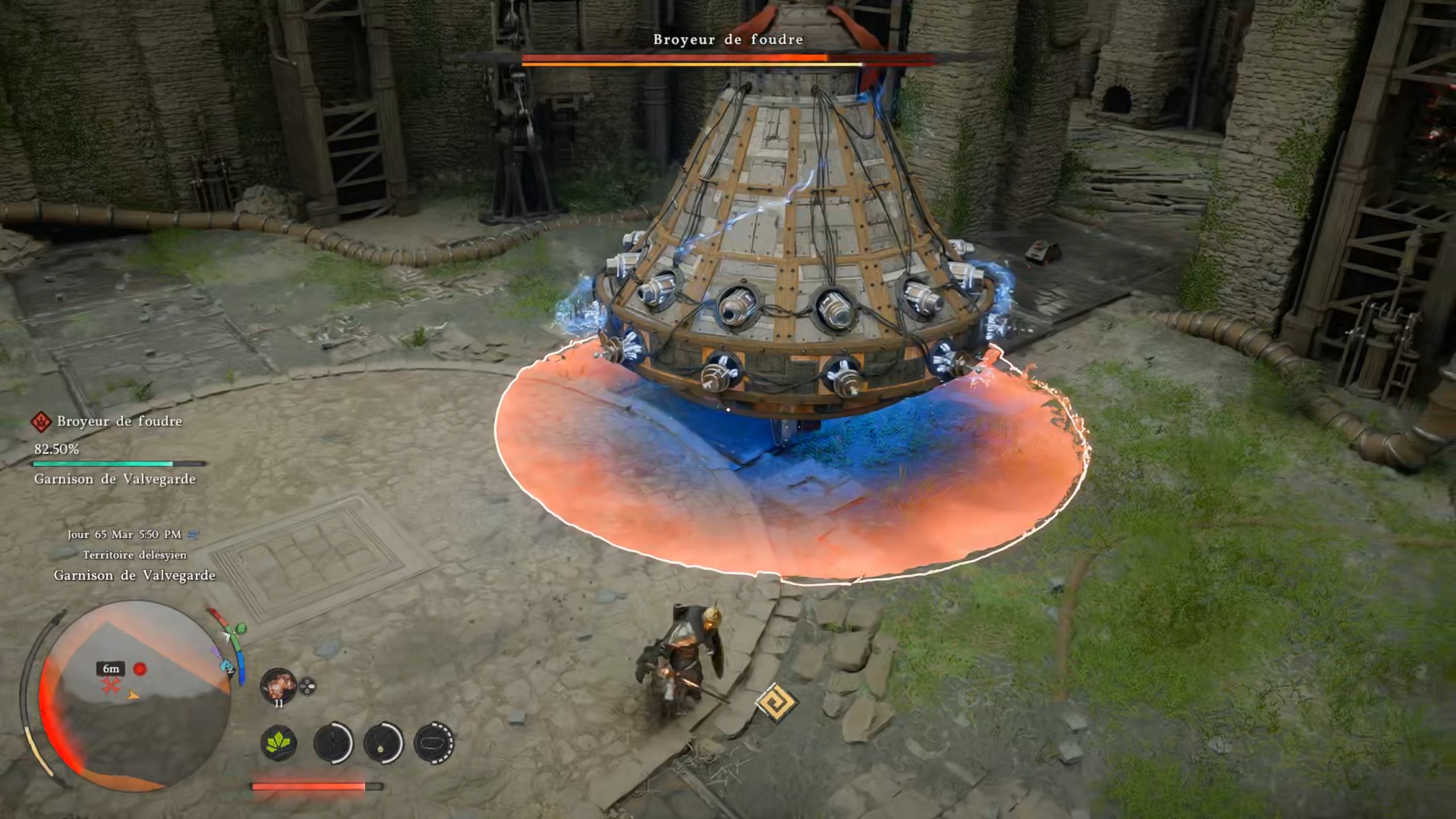
Task: Click the green head marker beside the minimap
Action: (241, 628)
